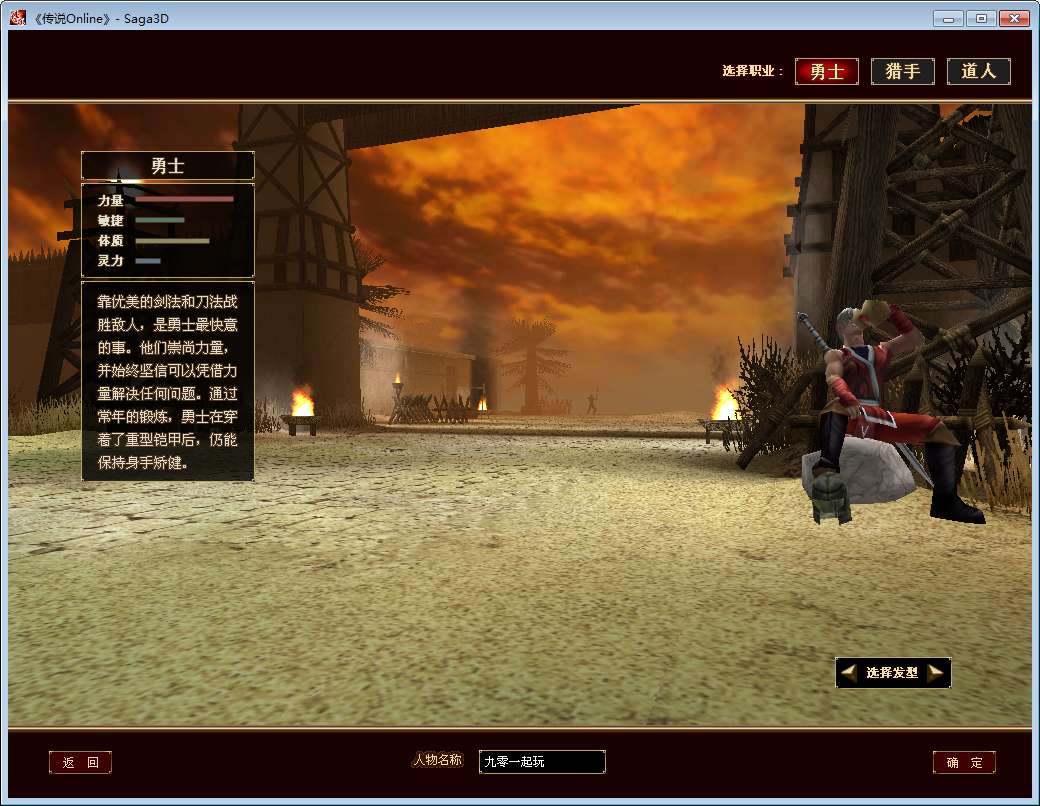
Task: Switch to the 道人 class
Action: pos(978,72)
